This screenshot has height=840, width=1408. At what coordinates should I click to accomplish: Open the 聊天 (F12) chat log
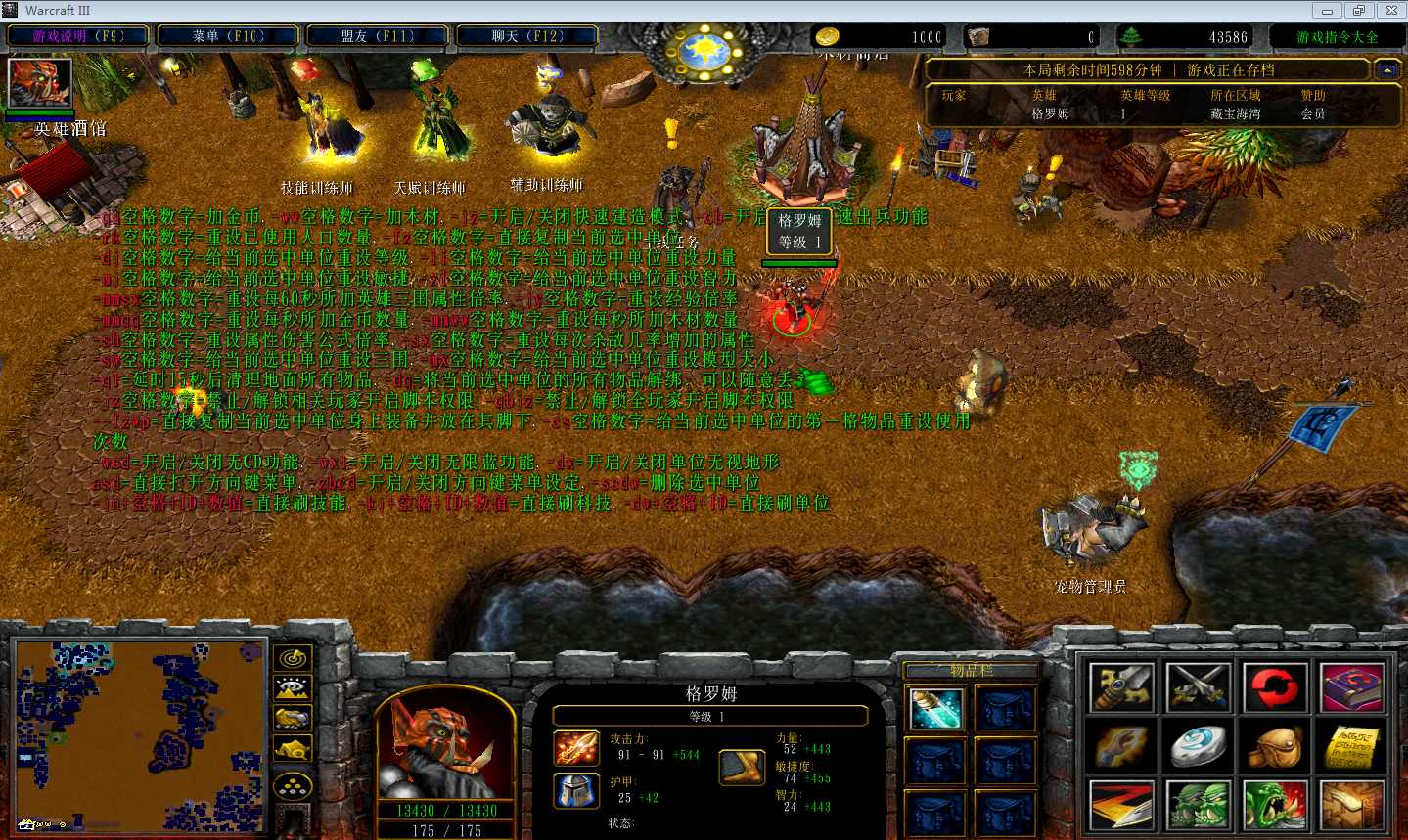coord(527,36)
